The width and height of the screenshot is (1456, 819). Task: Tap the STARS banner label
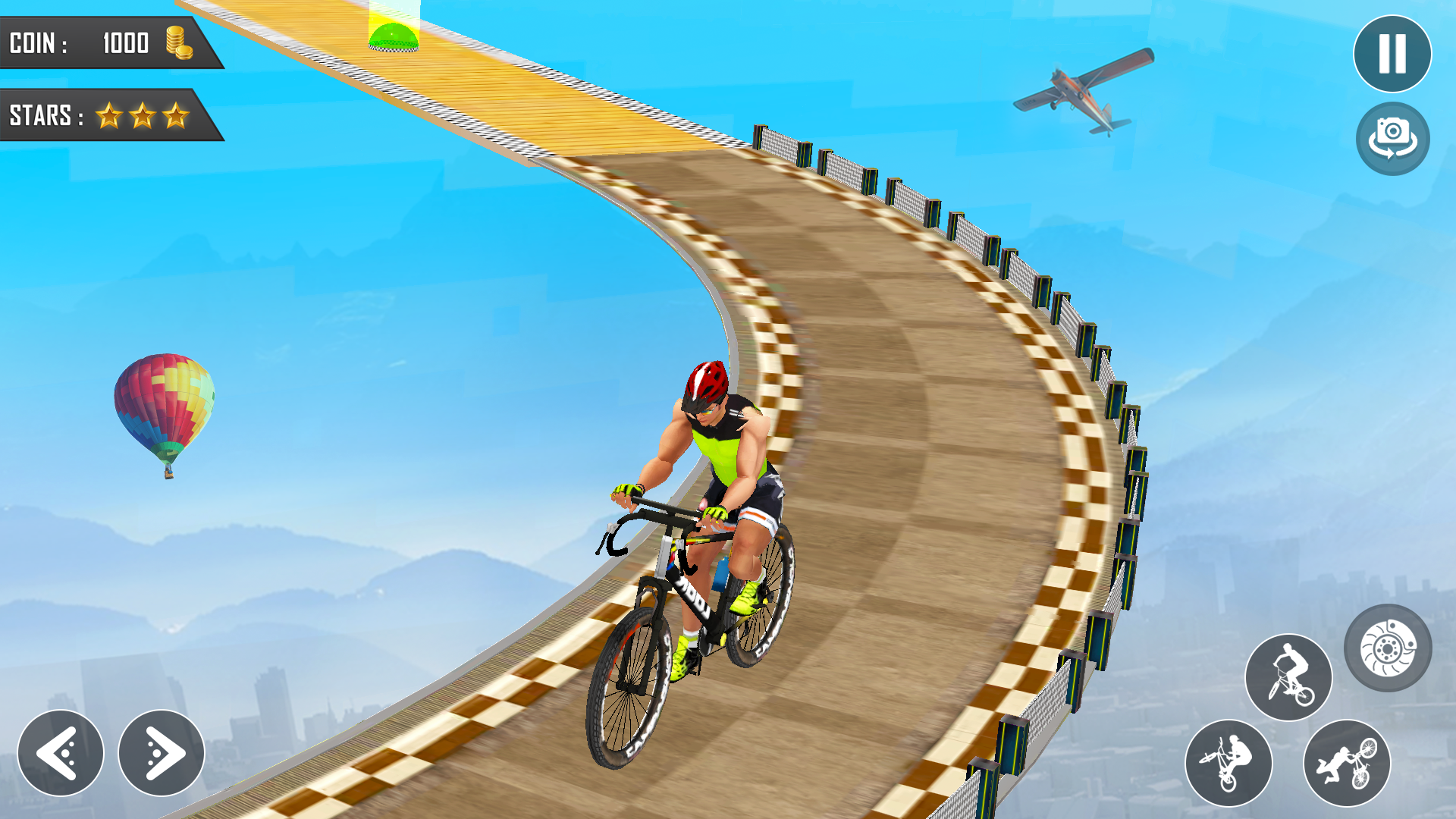(42, 115)
